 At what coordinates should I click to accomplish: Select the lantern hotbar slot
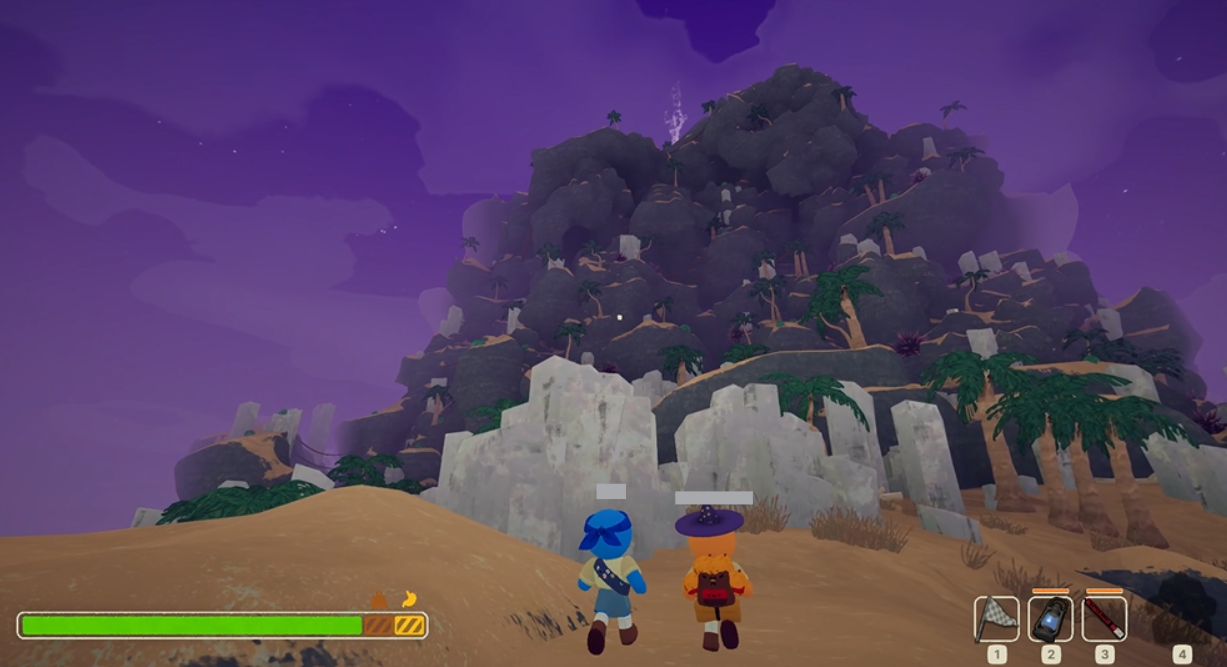[x=1050, y=619]
